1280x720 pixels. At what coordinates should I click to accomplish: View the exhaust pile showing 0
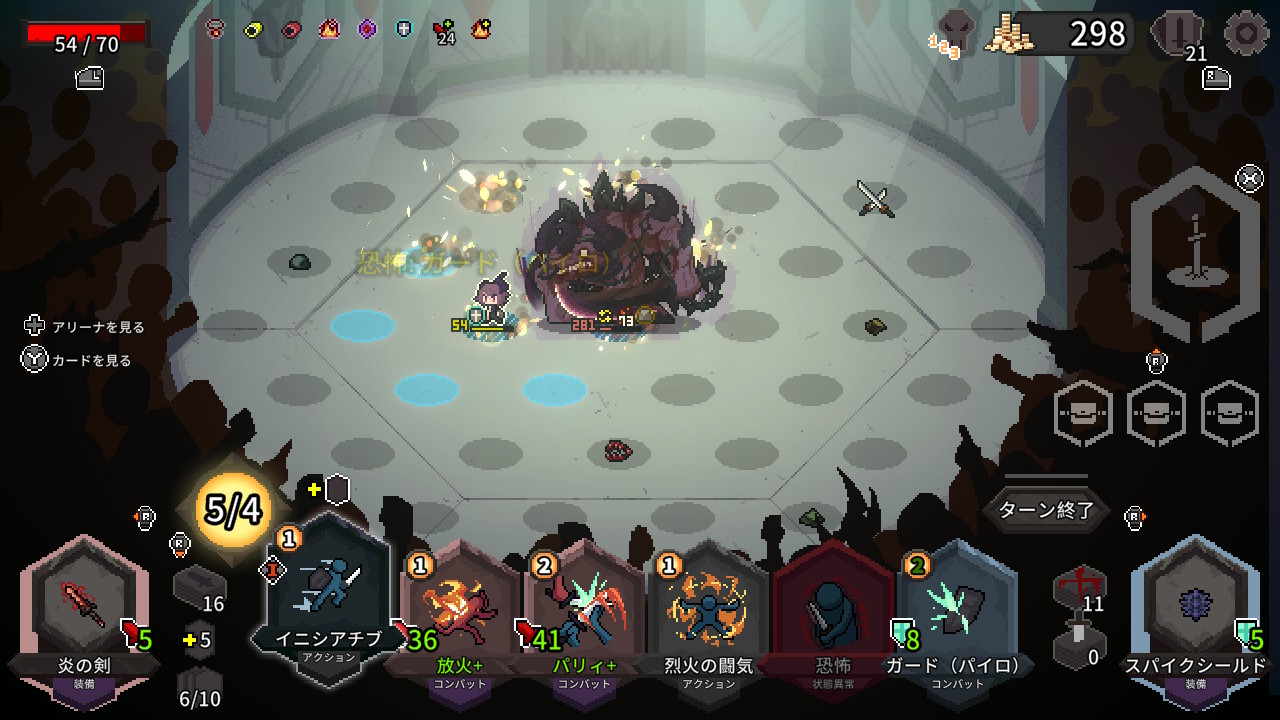point(1080,645)
